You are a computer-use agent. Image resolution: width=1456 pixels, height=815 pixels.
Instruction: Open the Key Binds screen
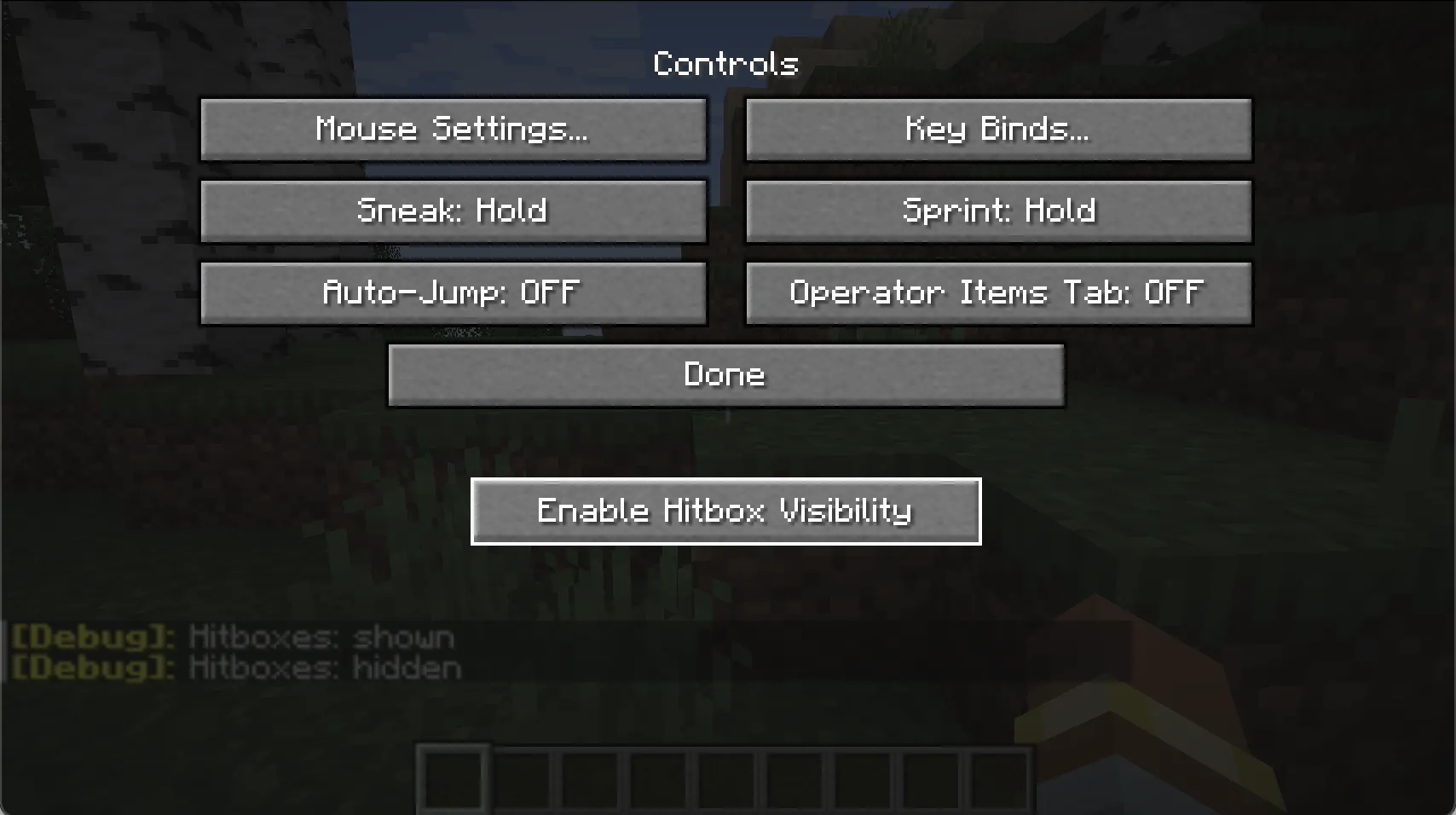coord(998,130)
